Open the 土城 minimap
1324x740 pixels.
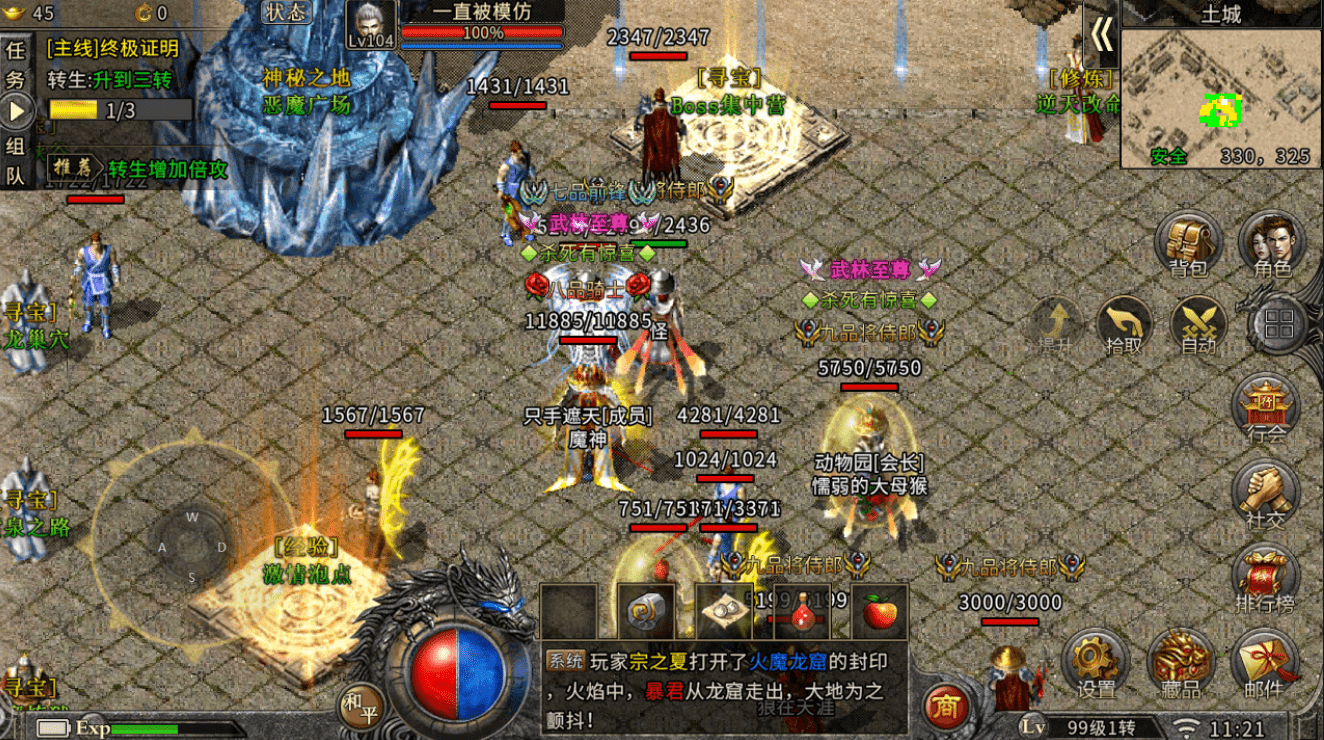pos(1220,97)
